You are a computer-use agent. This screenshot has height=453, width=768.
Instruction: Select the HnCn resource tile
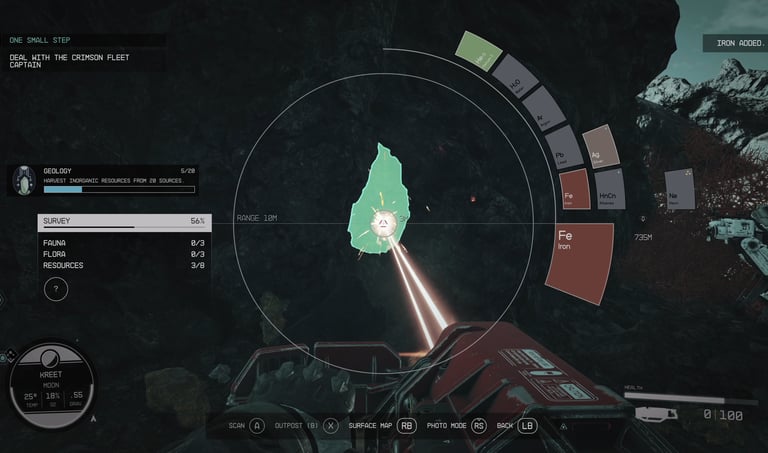click(609, 189)
